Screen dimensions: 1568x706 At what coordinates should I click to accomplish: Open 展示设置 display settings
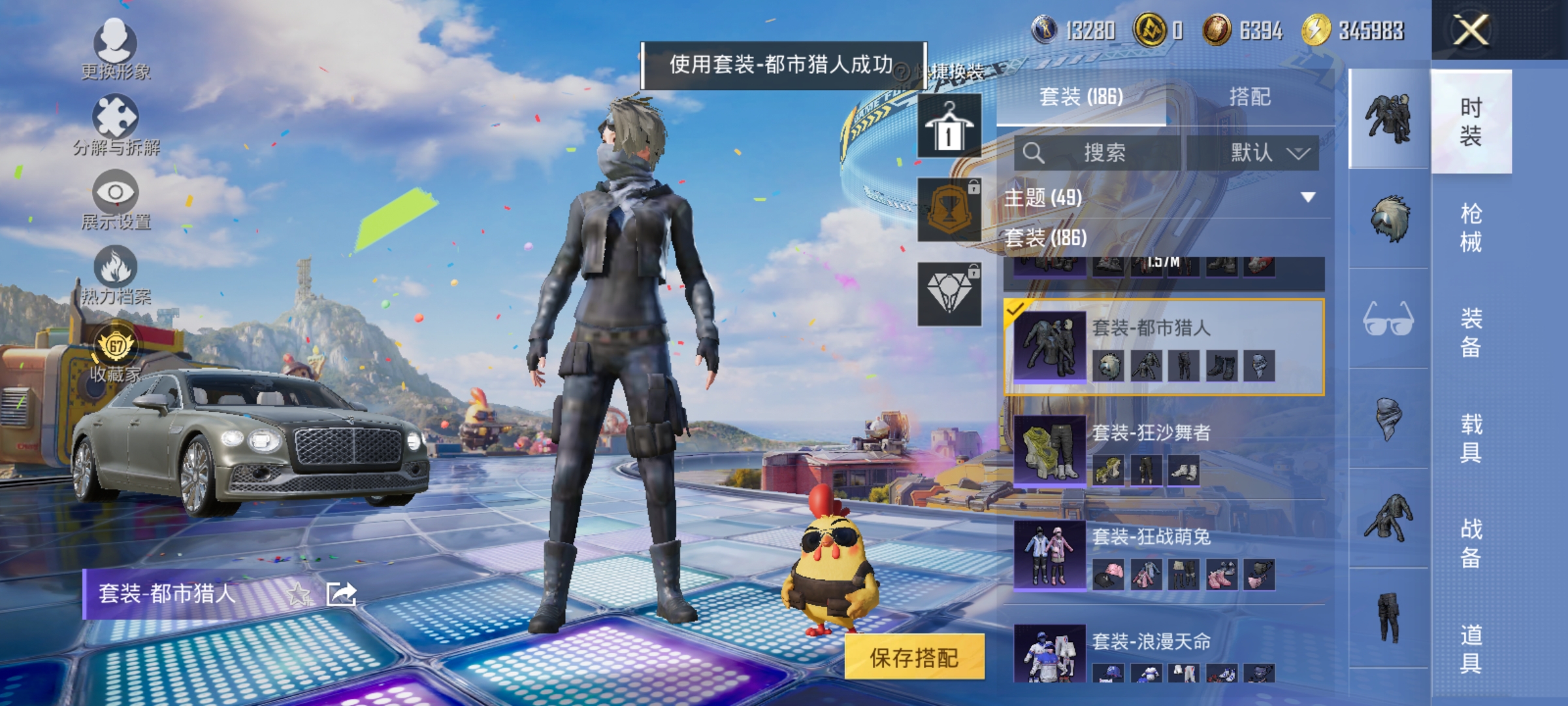(x=116, y=196)
